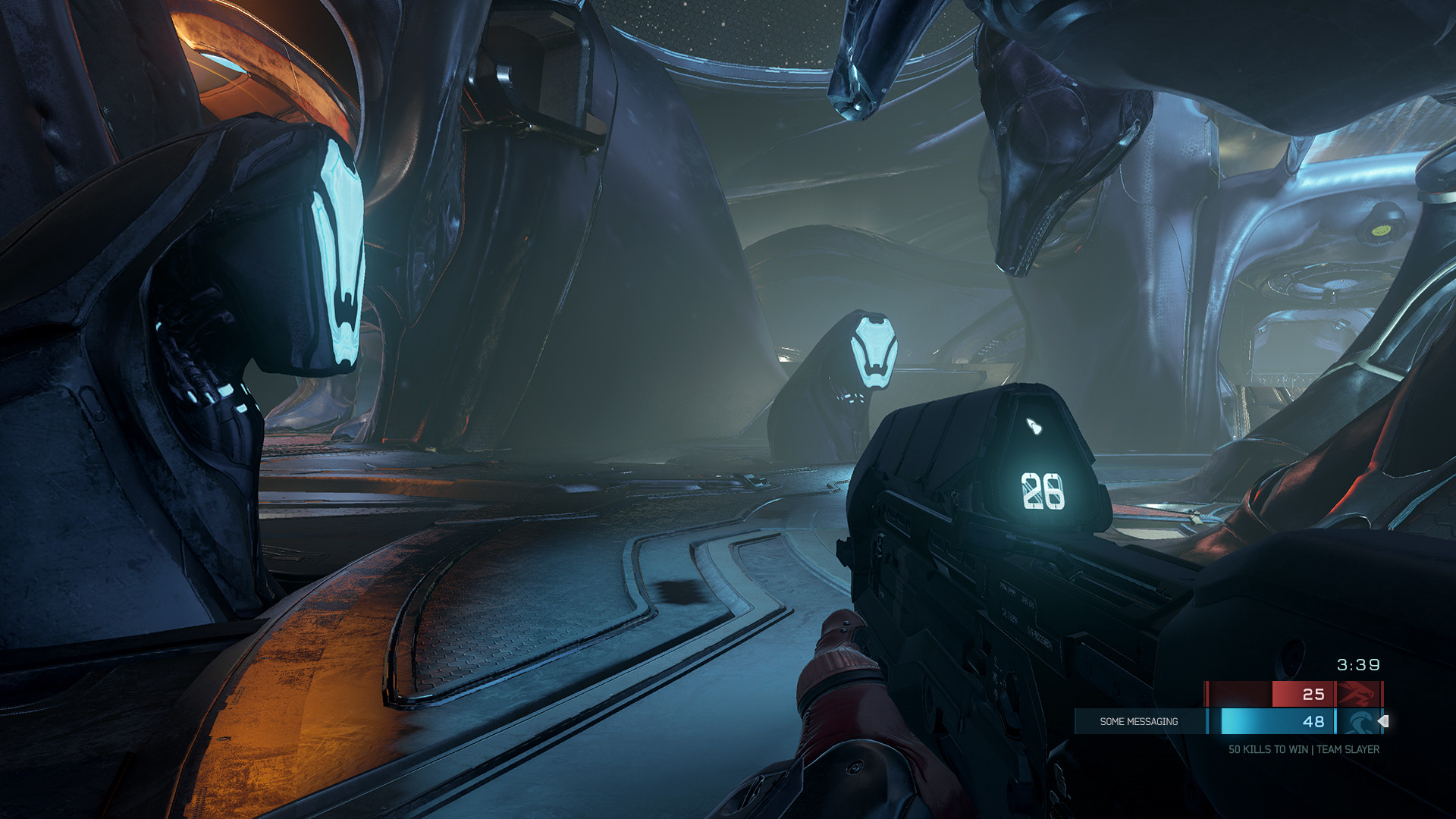Click the red team emblem icon
1456x819 pixels.
(1357, 694)
